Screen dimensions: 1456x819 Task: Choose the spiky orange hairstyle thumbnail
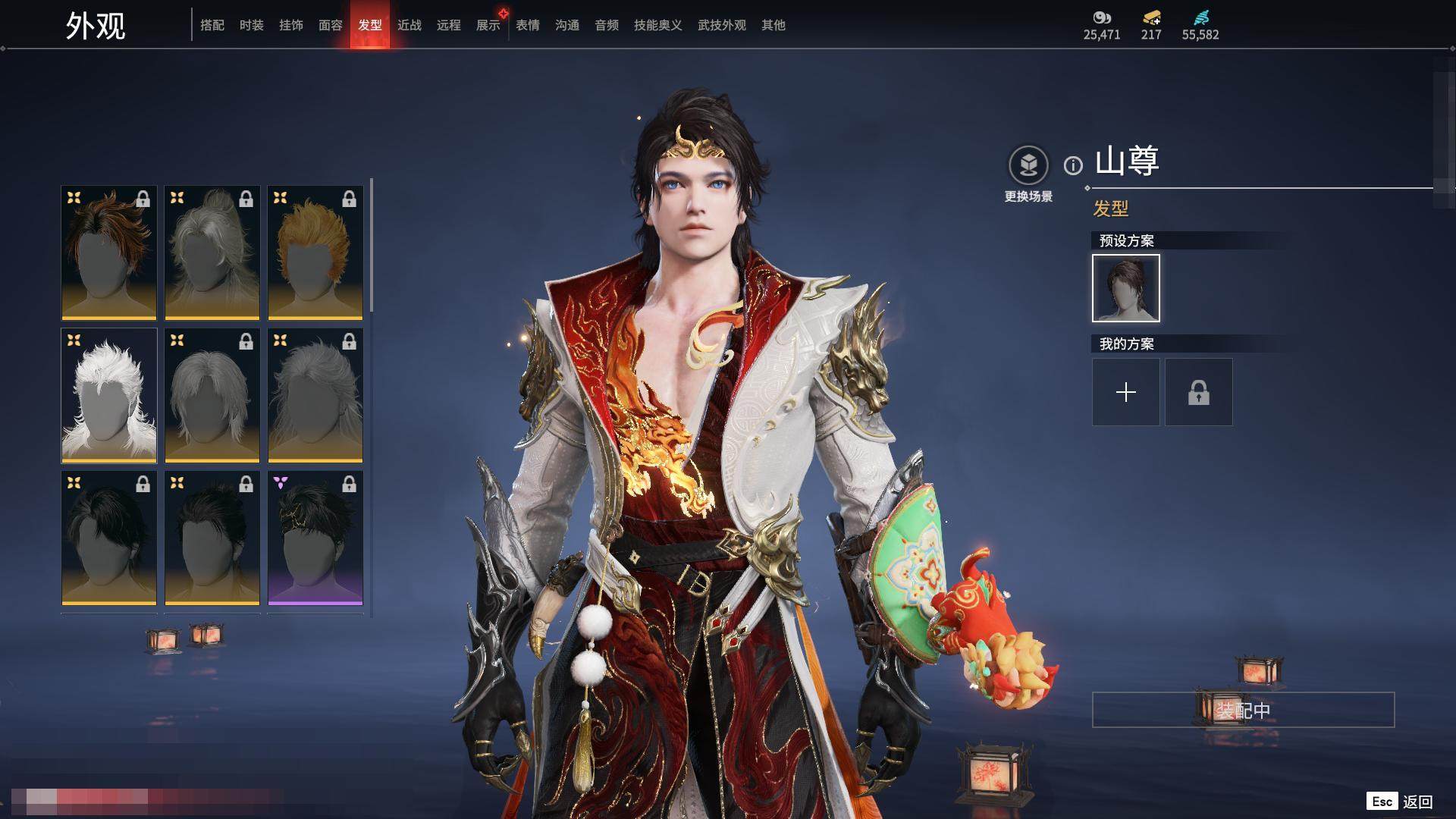click(315, 253)
